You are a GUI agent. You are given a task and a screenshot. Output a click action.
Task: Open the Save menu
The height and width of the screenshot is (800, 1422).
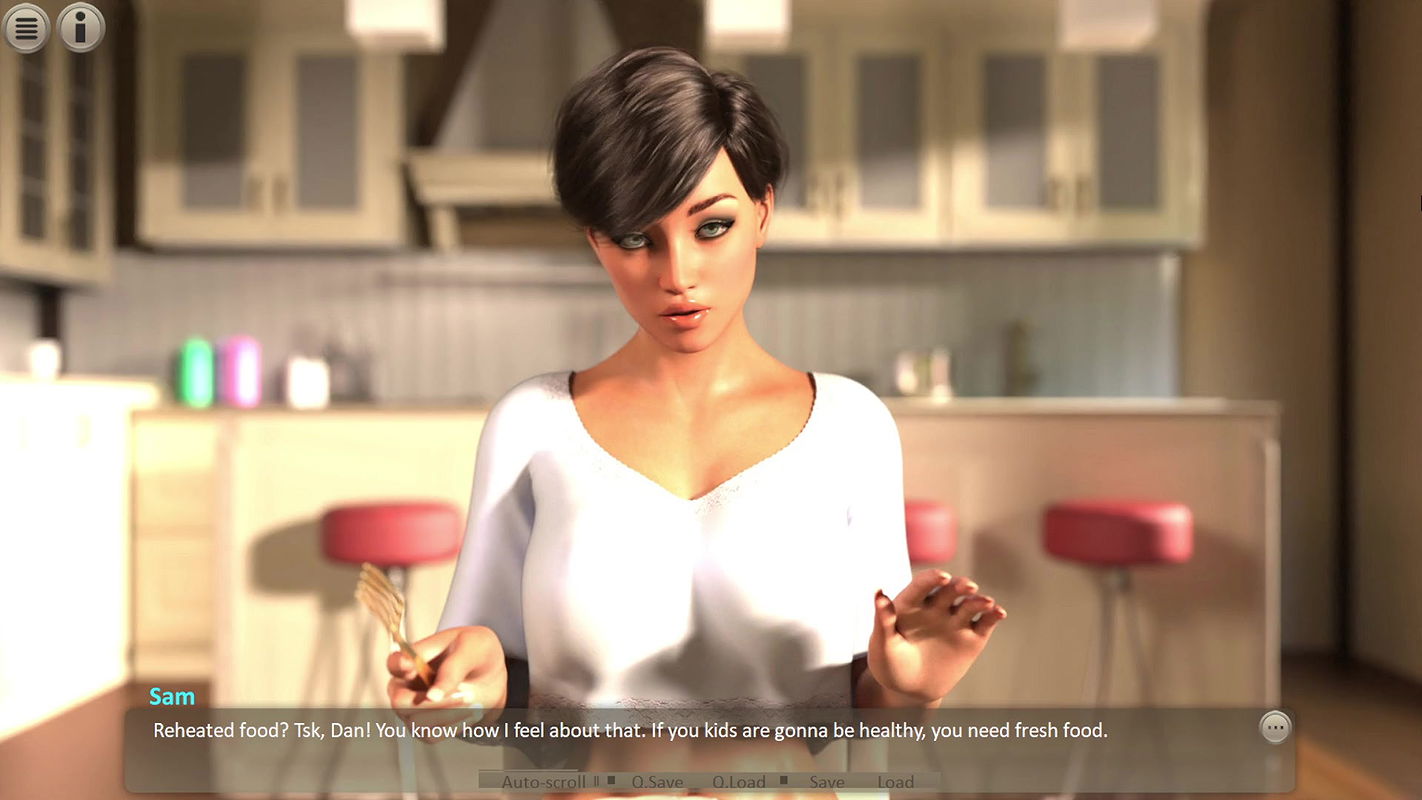(827, 782)
